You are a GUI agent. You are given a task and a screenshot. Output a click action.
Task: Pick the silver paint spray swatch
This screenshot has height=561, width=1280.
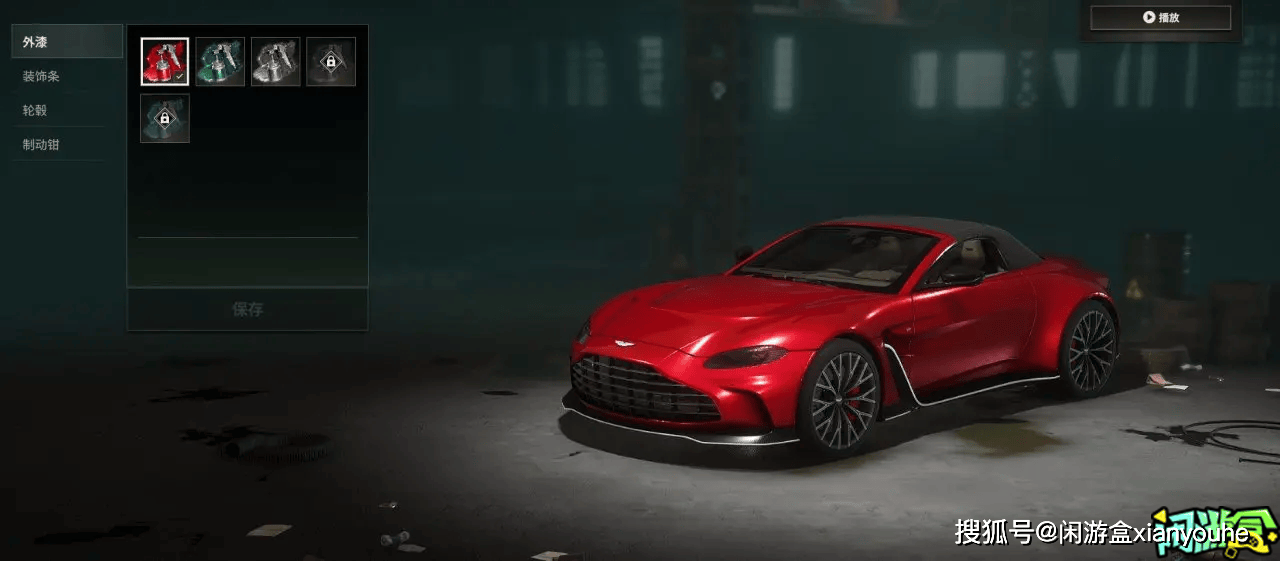[x=275, y=62]
